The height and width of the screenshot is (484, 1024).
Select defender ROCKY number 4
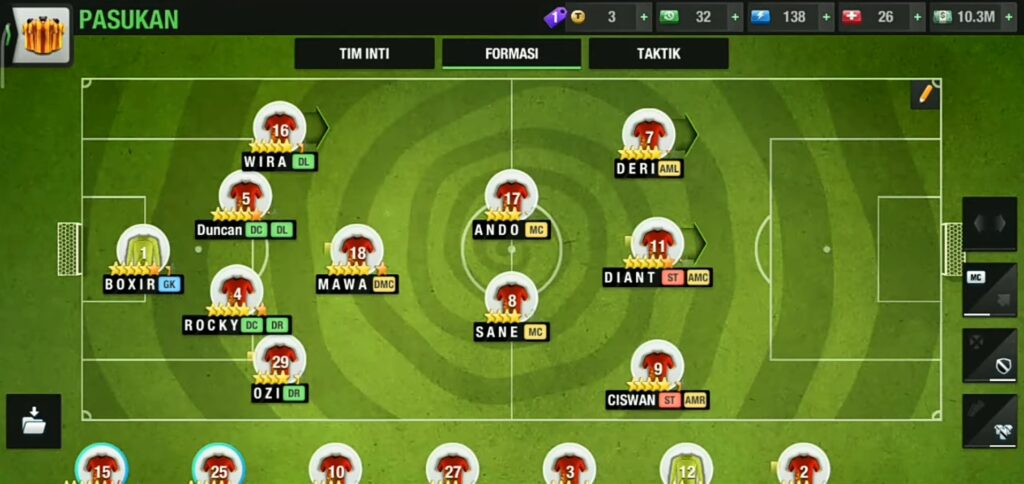237,291
